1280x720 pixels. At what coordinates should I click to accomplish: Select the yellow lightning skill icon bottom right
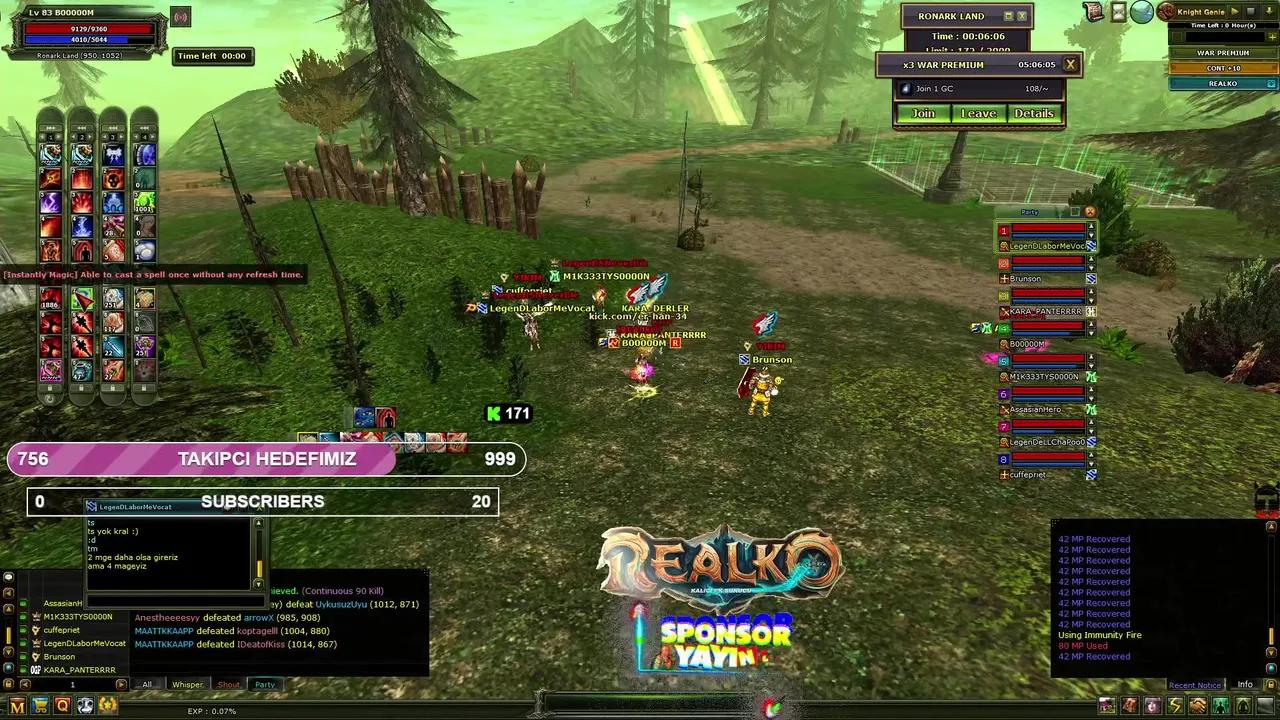pyautogui.click(x=1176, y=705)
